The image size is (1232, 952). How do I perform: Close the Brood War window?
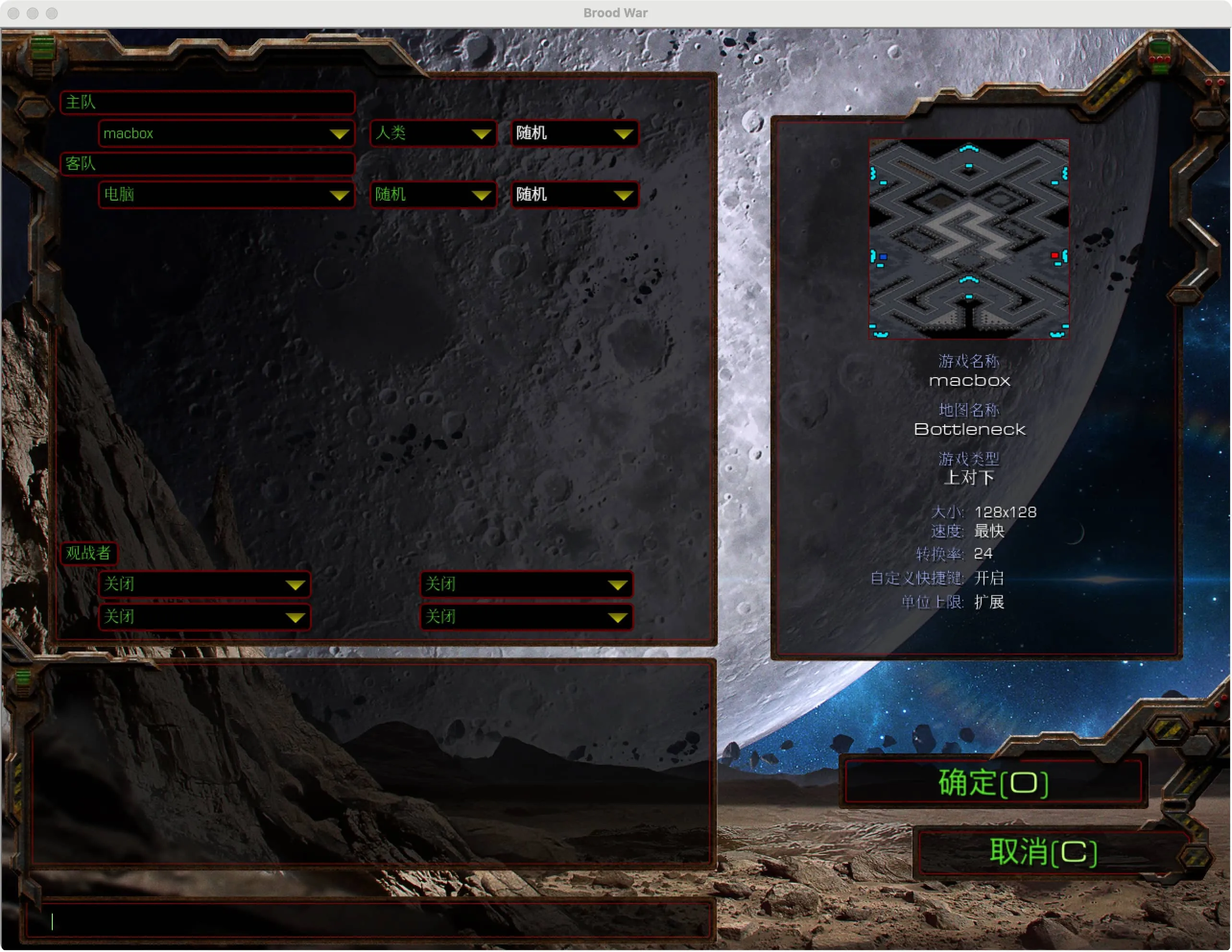click(x=14, y=13)
